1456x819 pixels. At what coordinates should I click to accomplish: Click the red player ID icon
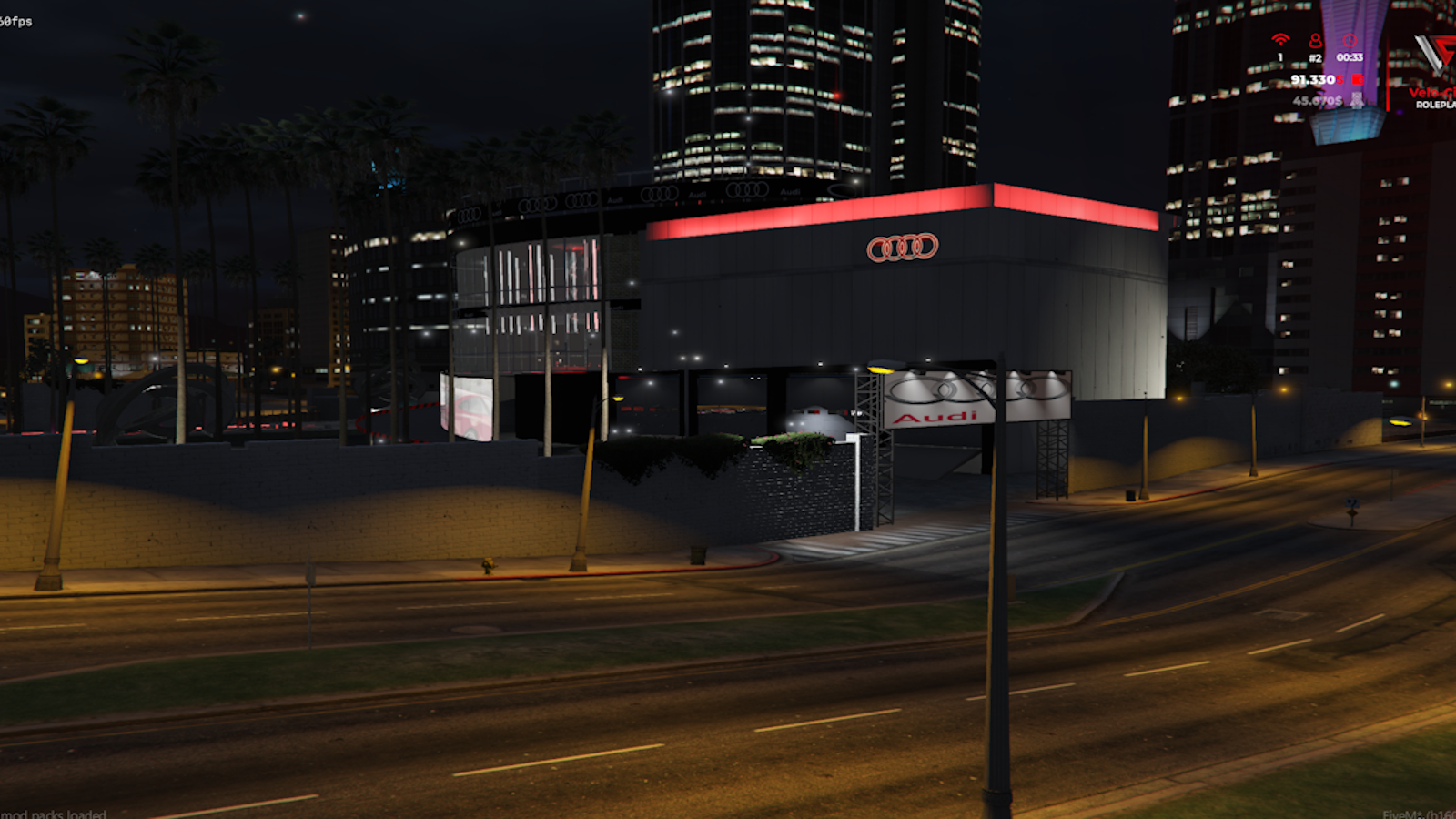tap(1315, 40)
